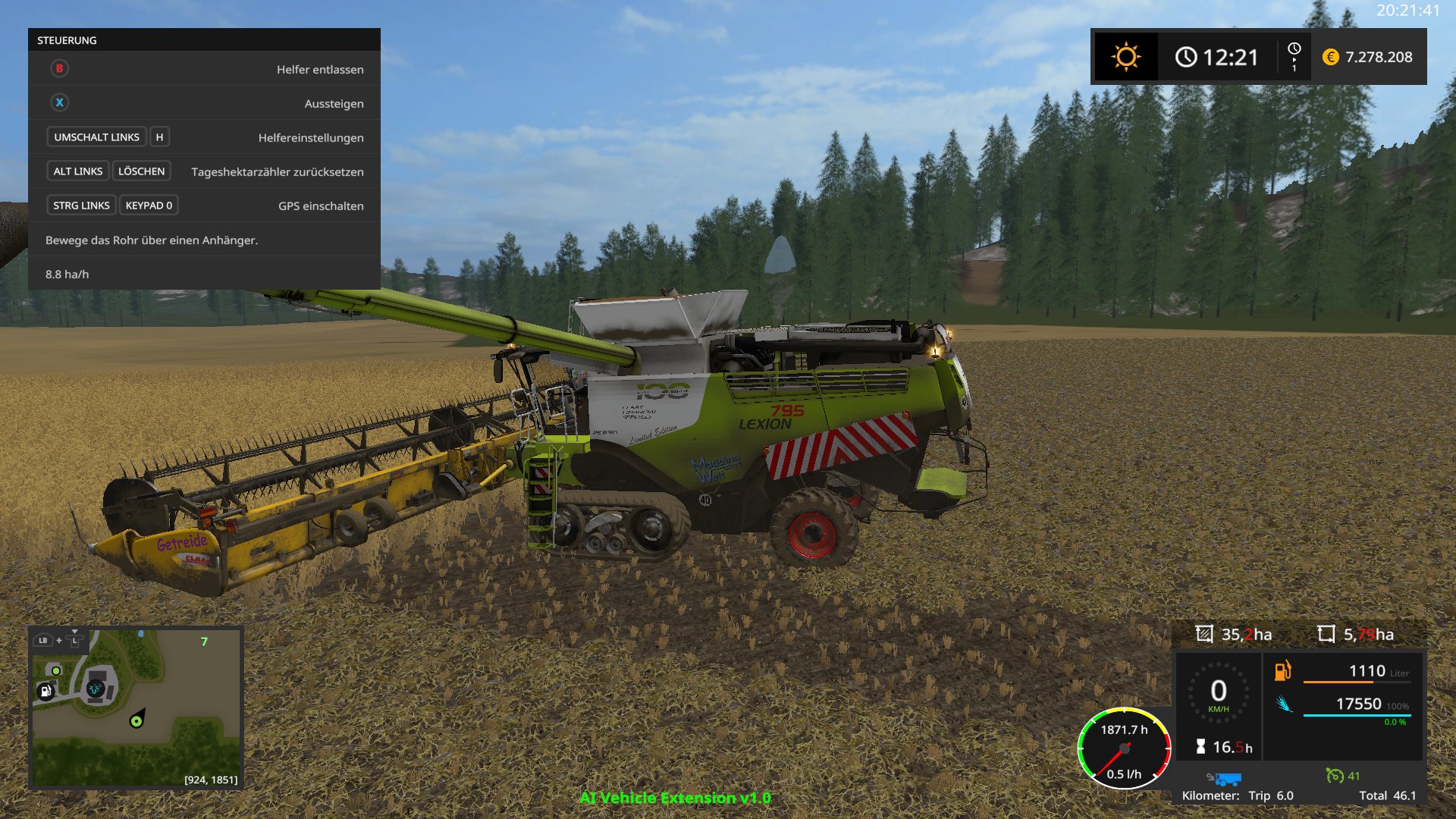
Task: Click the sun weather icon
Action: point(1125,57)
